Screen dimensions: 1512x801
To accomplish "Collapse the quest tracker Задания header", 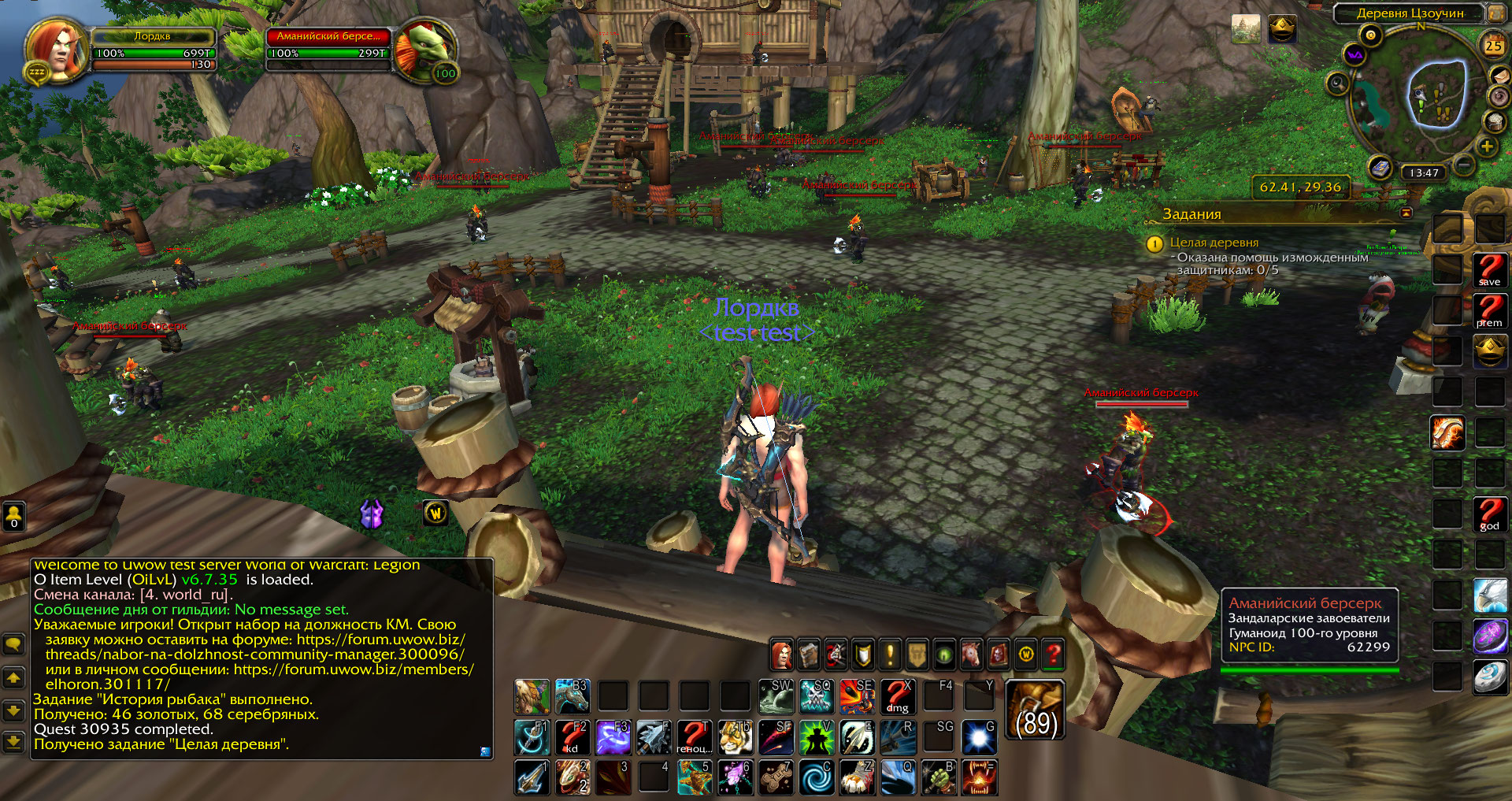I will [x=1406, y=213].
